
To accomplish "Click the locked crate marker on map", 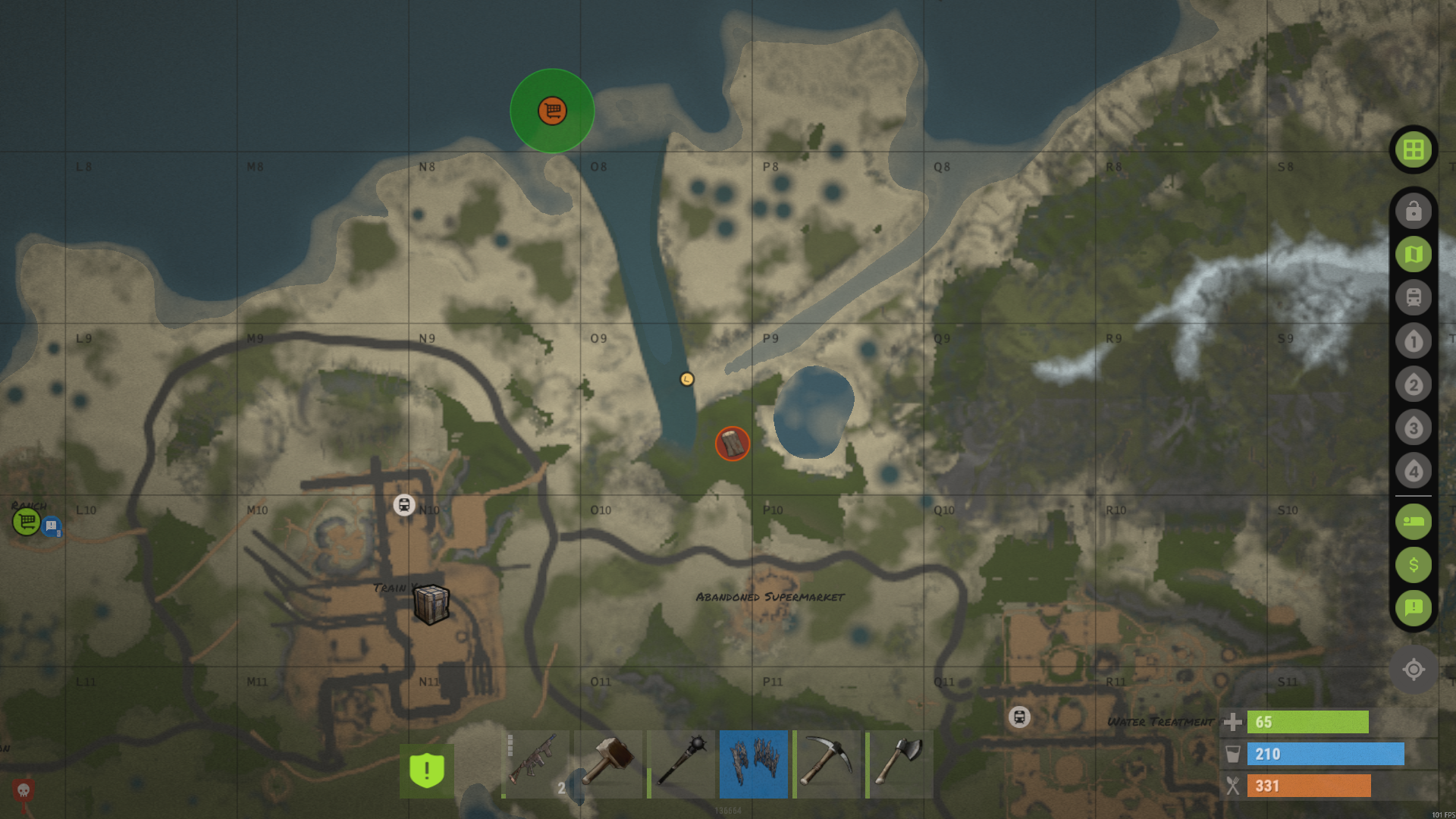I will (431, 604).
